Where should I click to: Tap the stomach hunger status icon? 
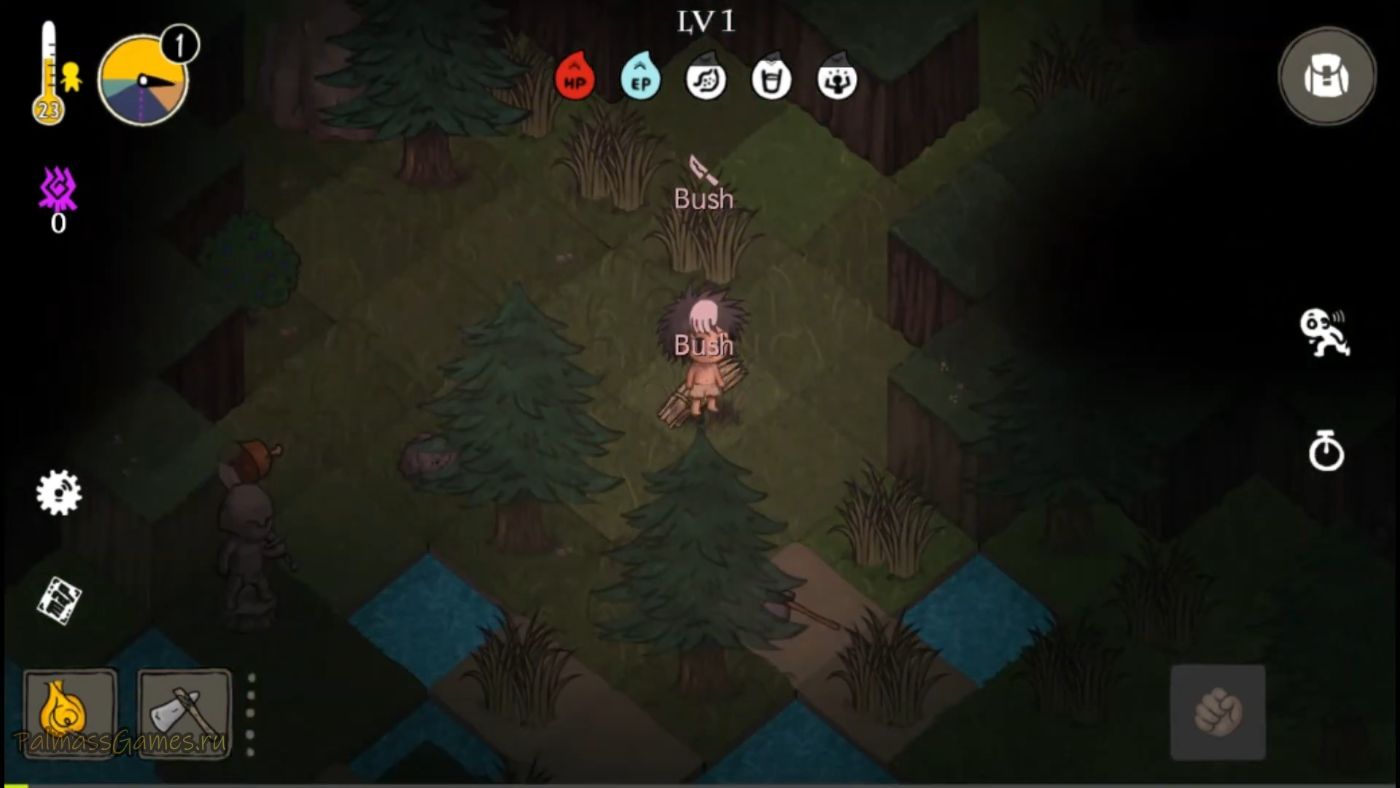pyautogui.click(x=706, y=78)
